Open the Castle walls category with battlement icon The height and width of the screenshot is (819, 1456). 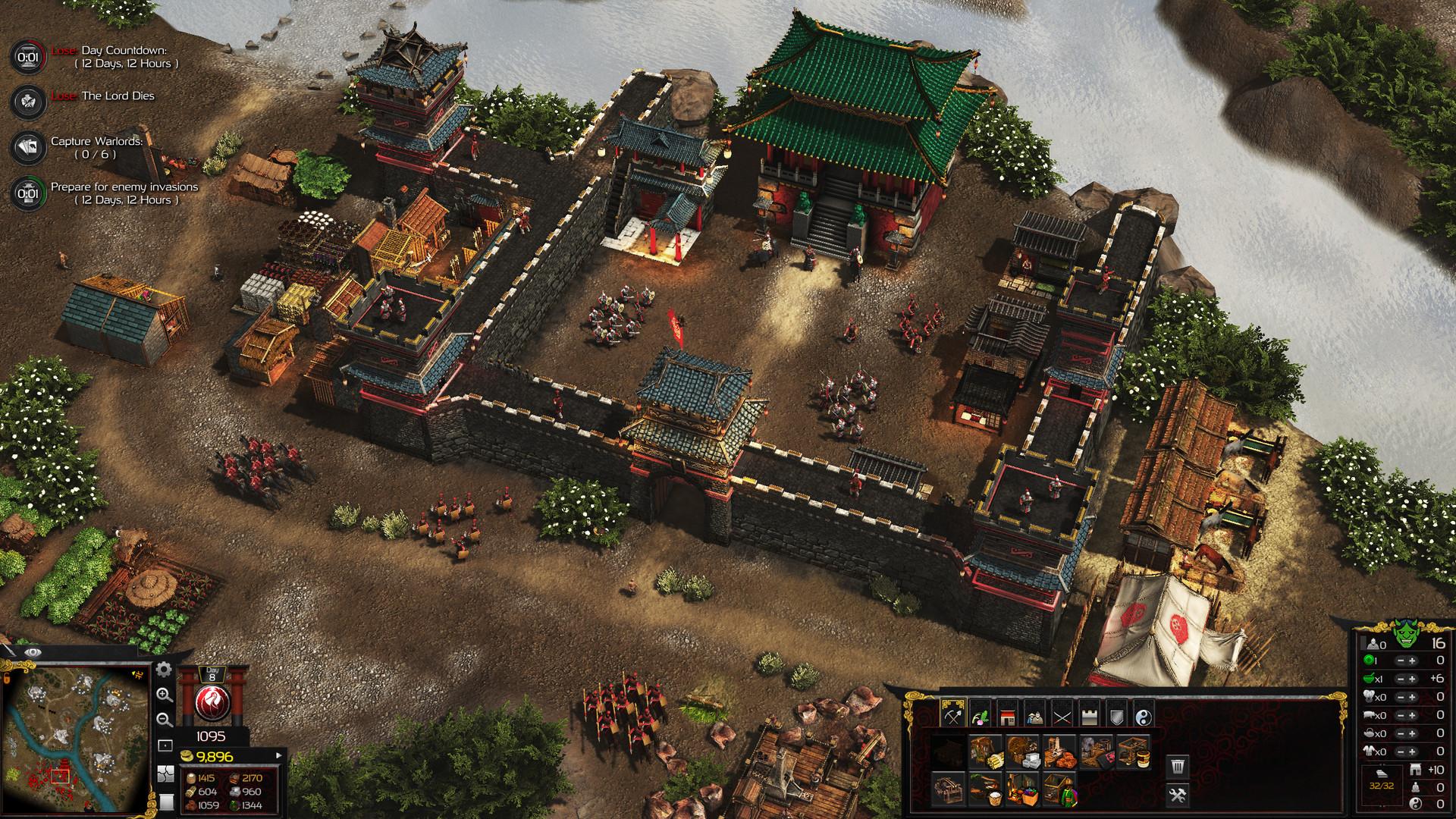tap(1090, 715)
